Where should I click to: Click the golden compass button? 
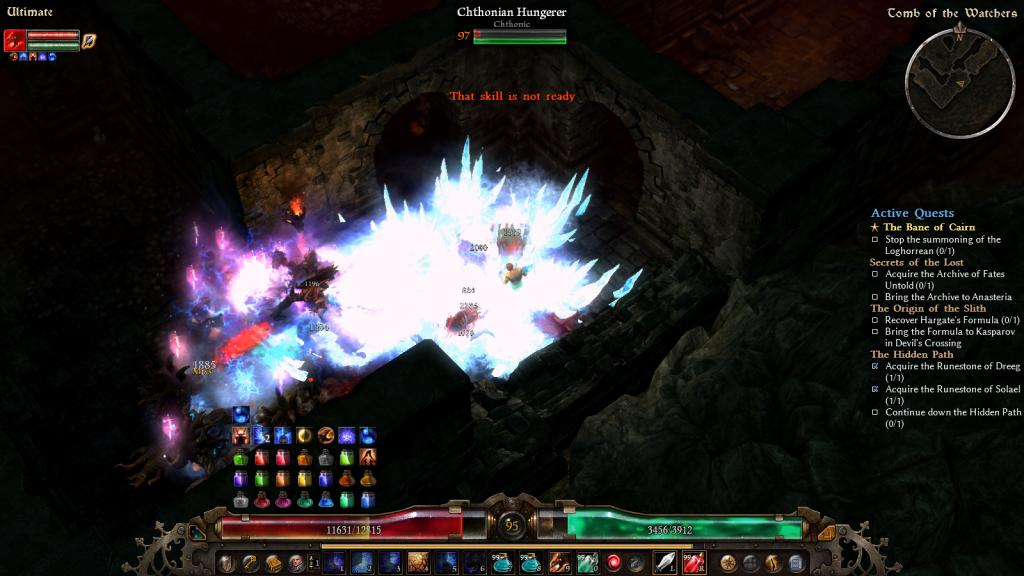click(x=728, y=563)
